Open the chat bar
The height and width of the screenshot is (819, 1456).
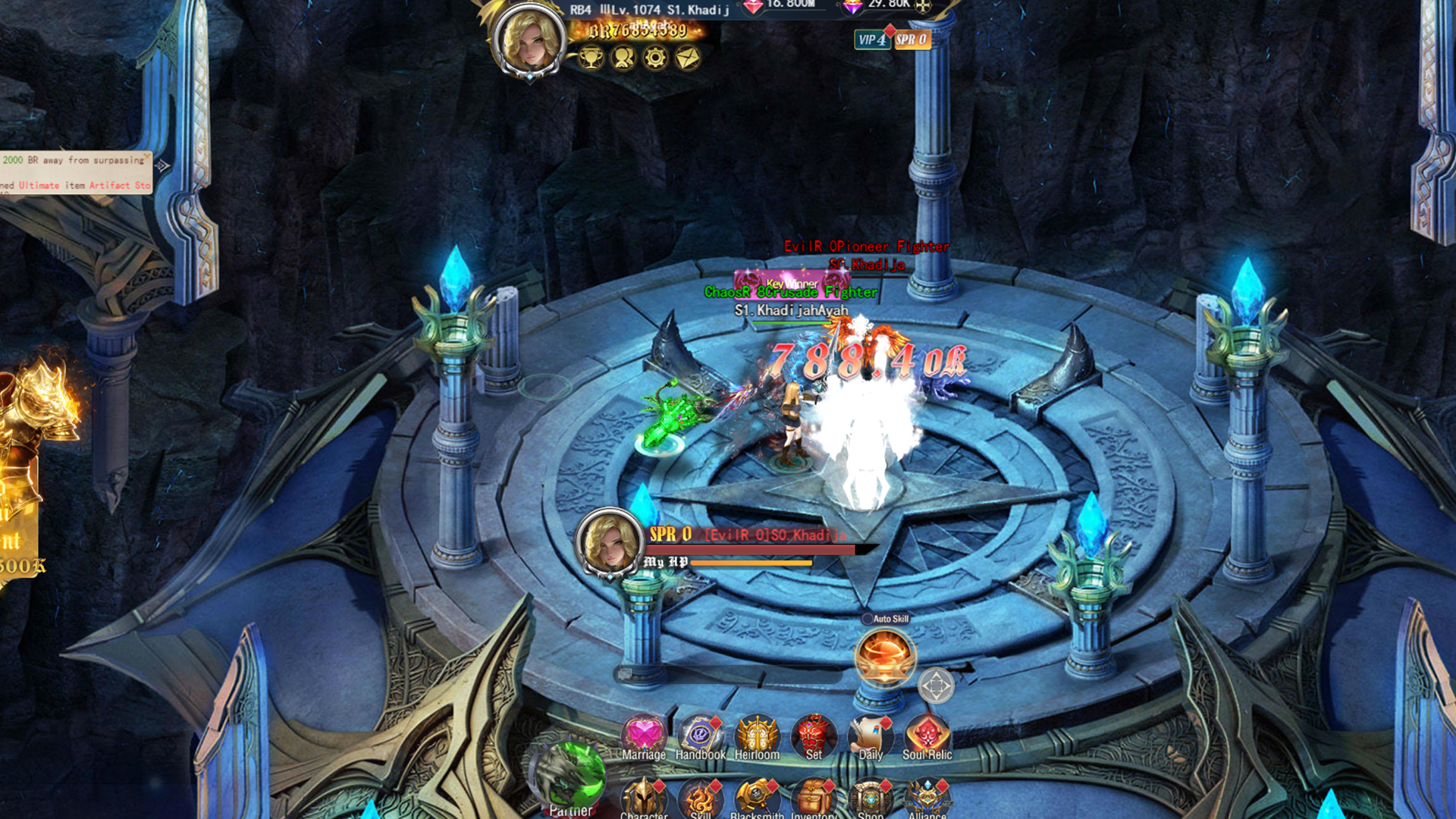(x=728, y=673)
